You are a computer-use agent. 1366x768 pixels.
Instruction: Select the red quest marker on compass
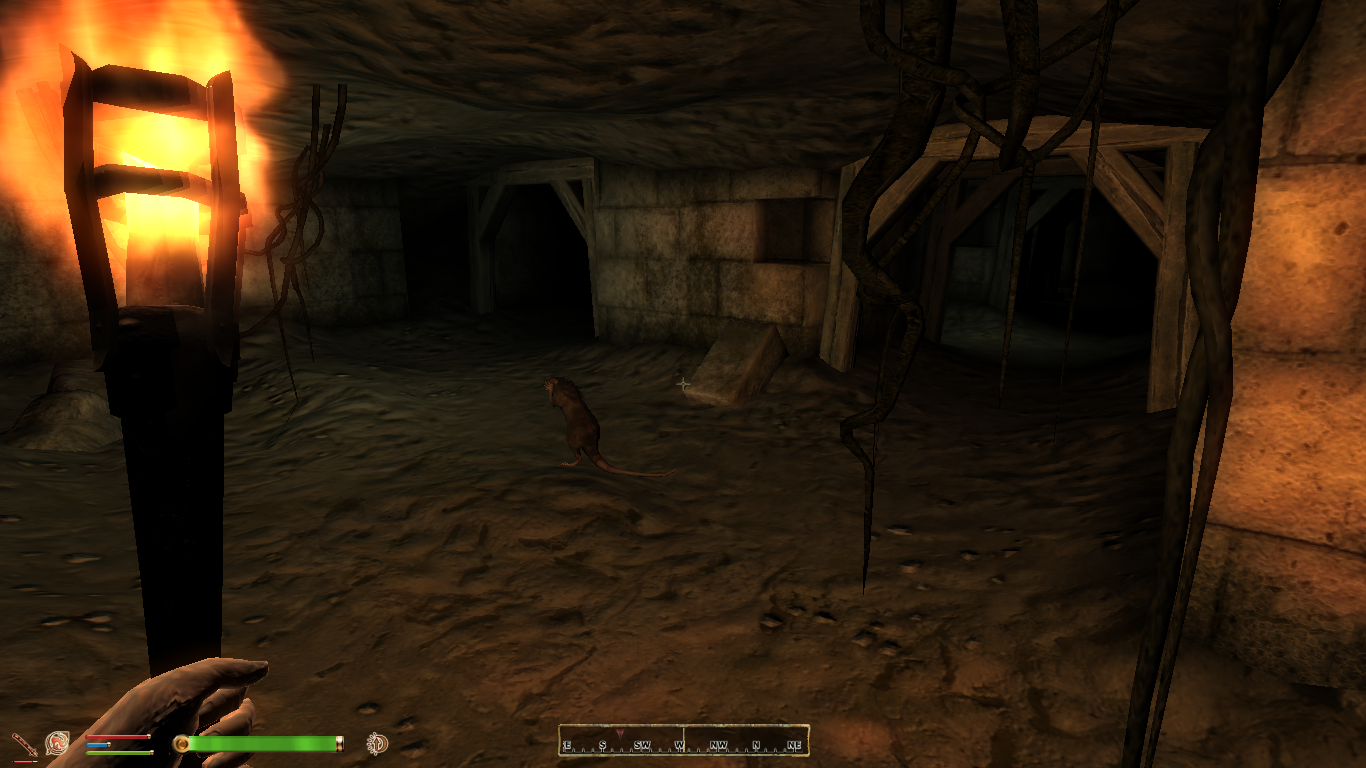[619, 734]
